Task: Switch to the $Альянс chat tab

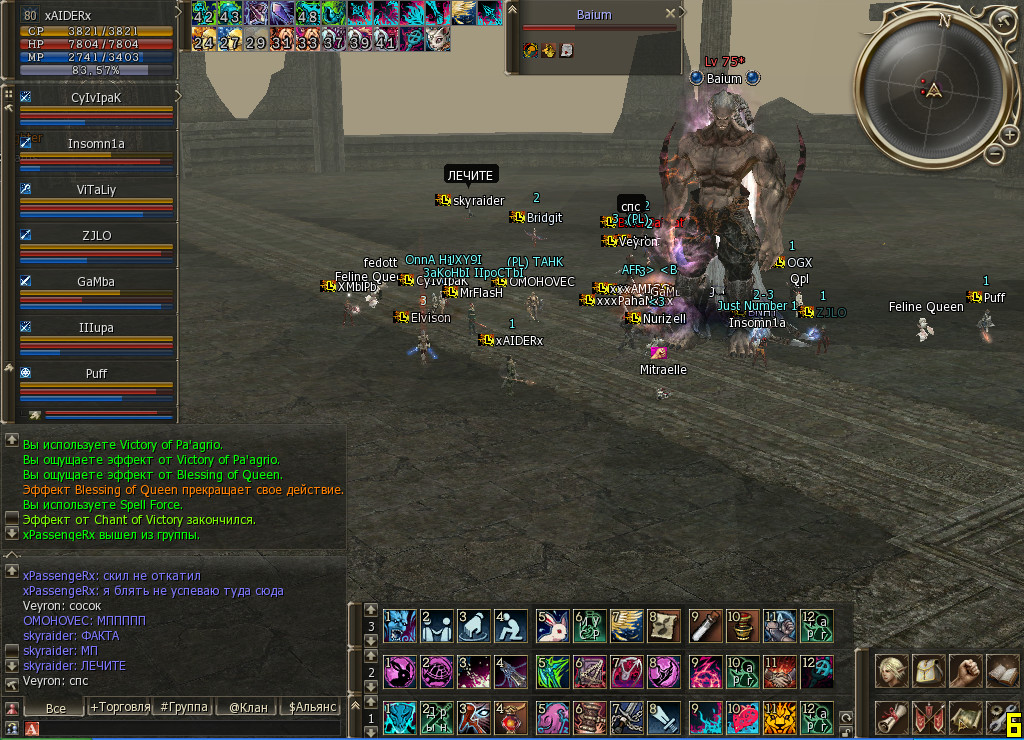Action: pos(311,707)
